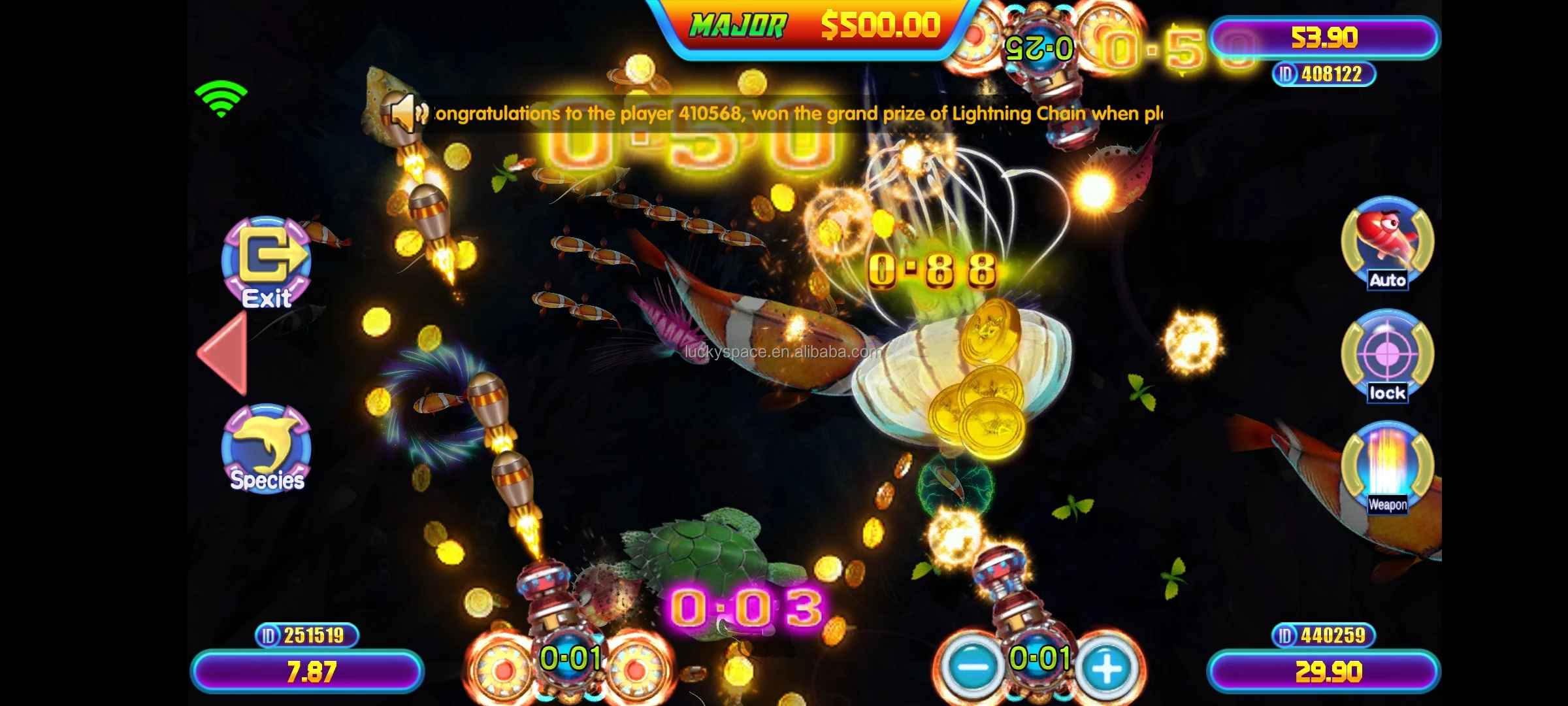Screen dimensions: 1568x706
Task: Check the green Wi-Fi signal indicator
Action: pos(221,98)
